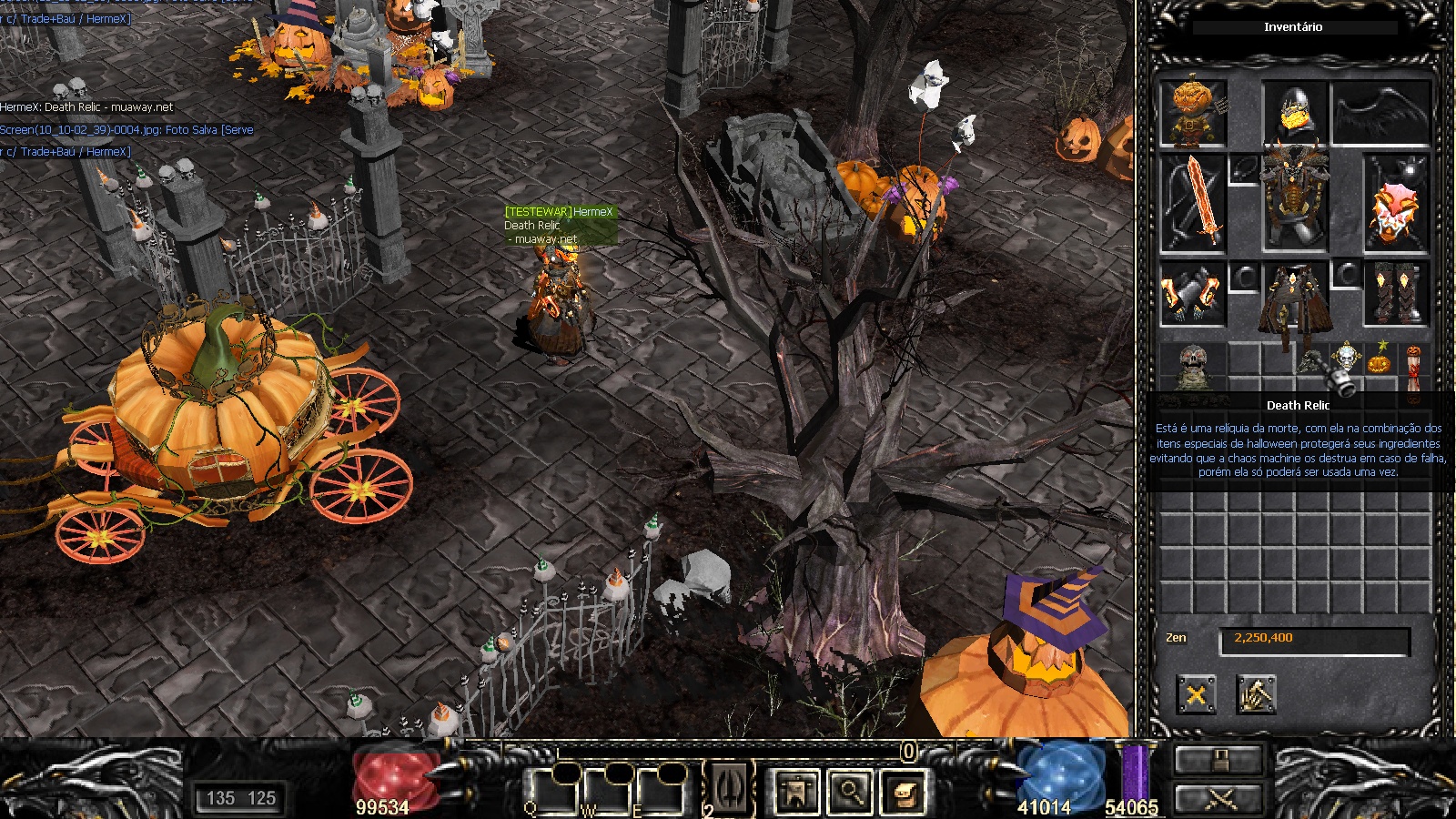The width and height of the screenshot is (1456, 819).
Task: Pick the skull statue item in the bag
Action: point(1192,367)
